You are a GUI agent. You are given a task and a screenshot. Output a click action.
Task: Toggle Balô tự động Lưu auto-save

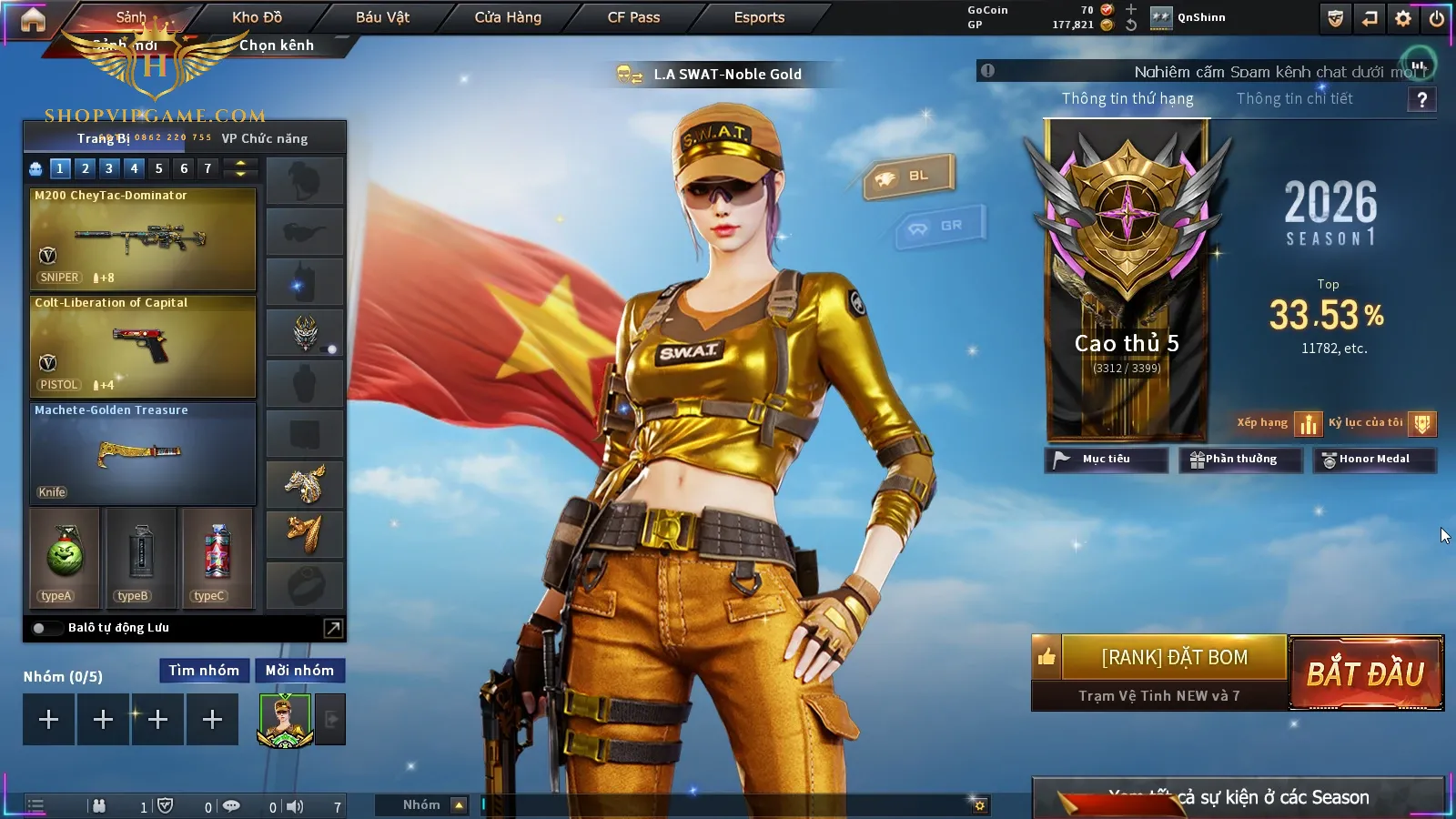point(39,628)
